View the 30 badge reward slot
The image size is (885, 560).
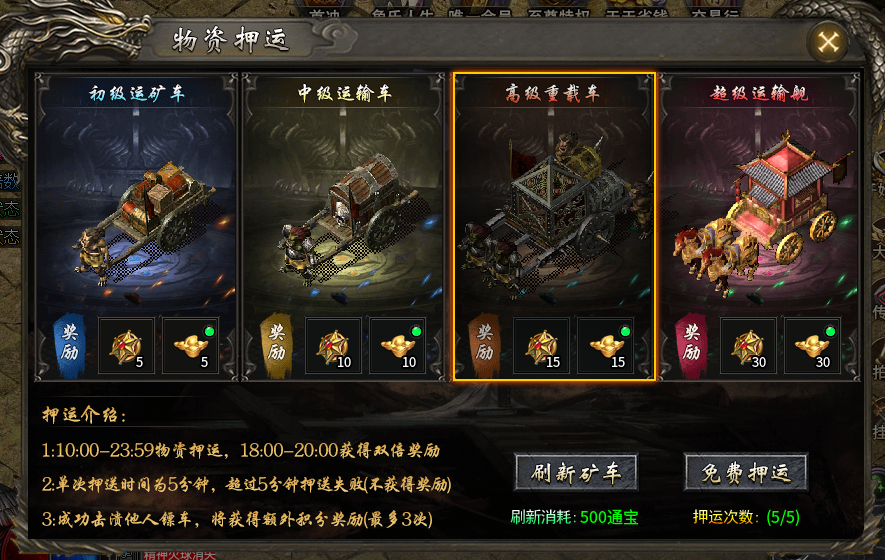point(748,345)
